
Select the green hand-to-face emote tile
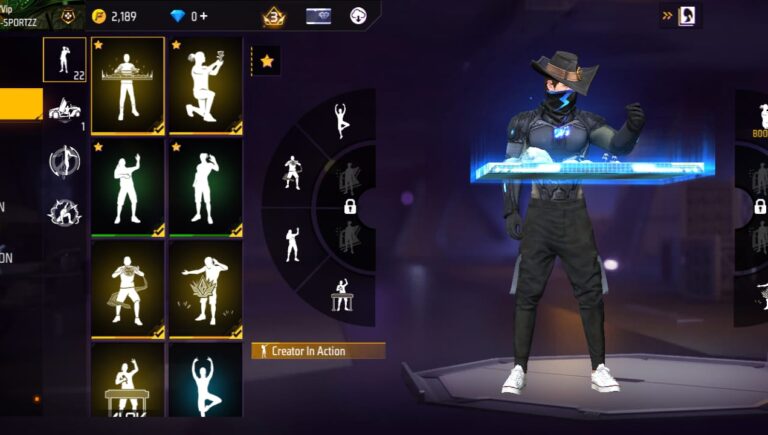(205, 187)
